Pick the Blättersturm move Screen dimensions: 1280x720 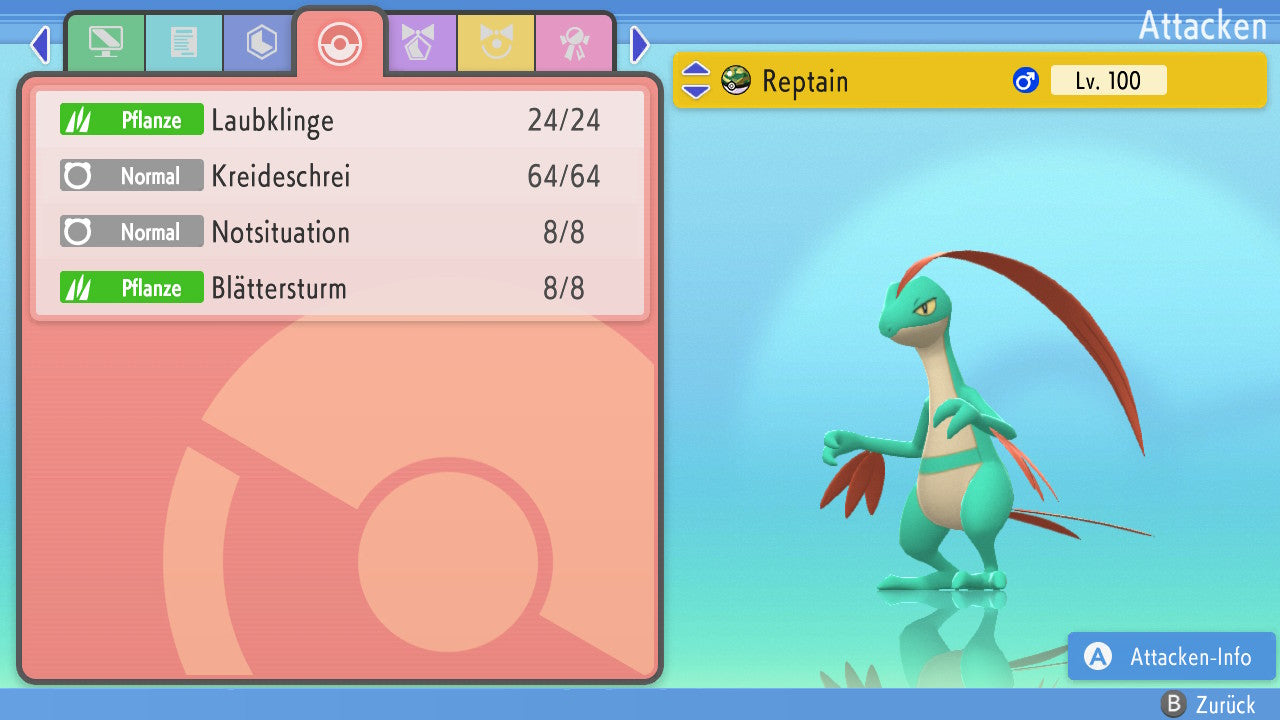[340, 288]
